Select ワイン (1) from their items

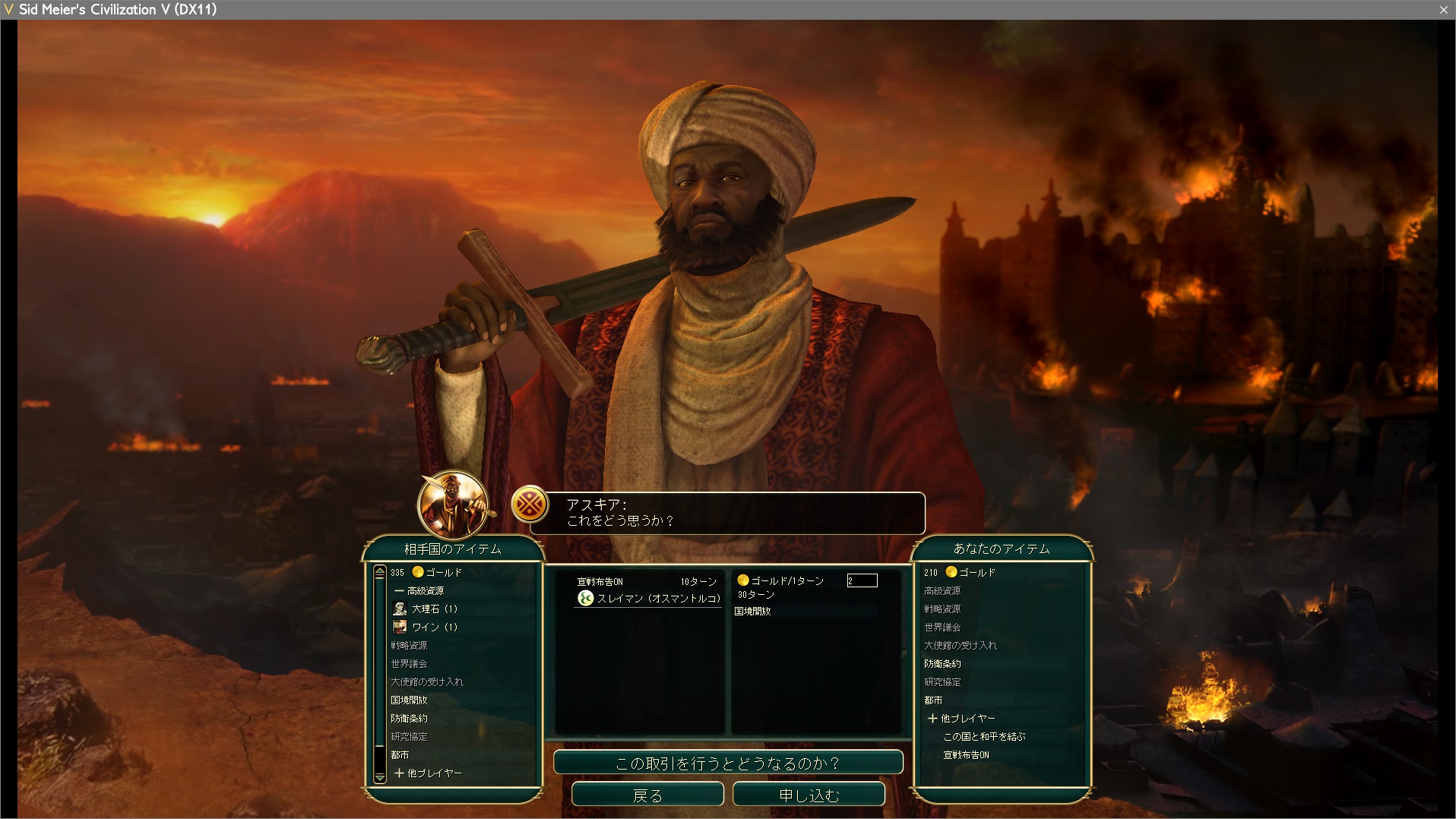click(434, 627)
